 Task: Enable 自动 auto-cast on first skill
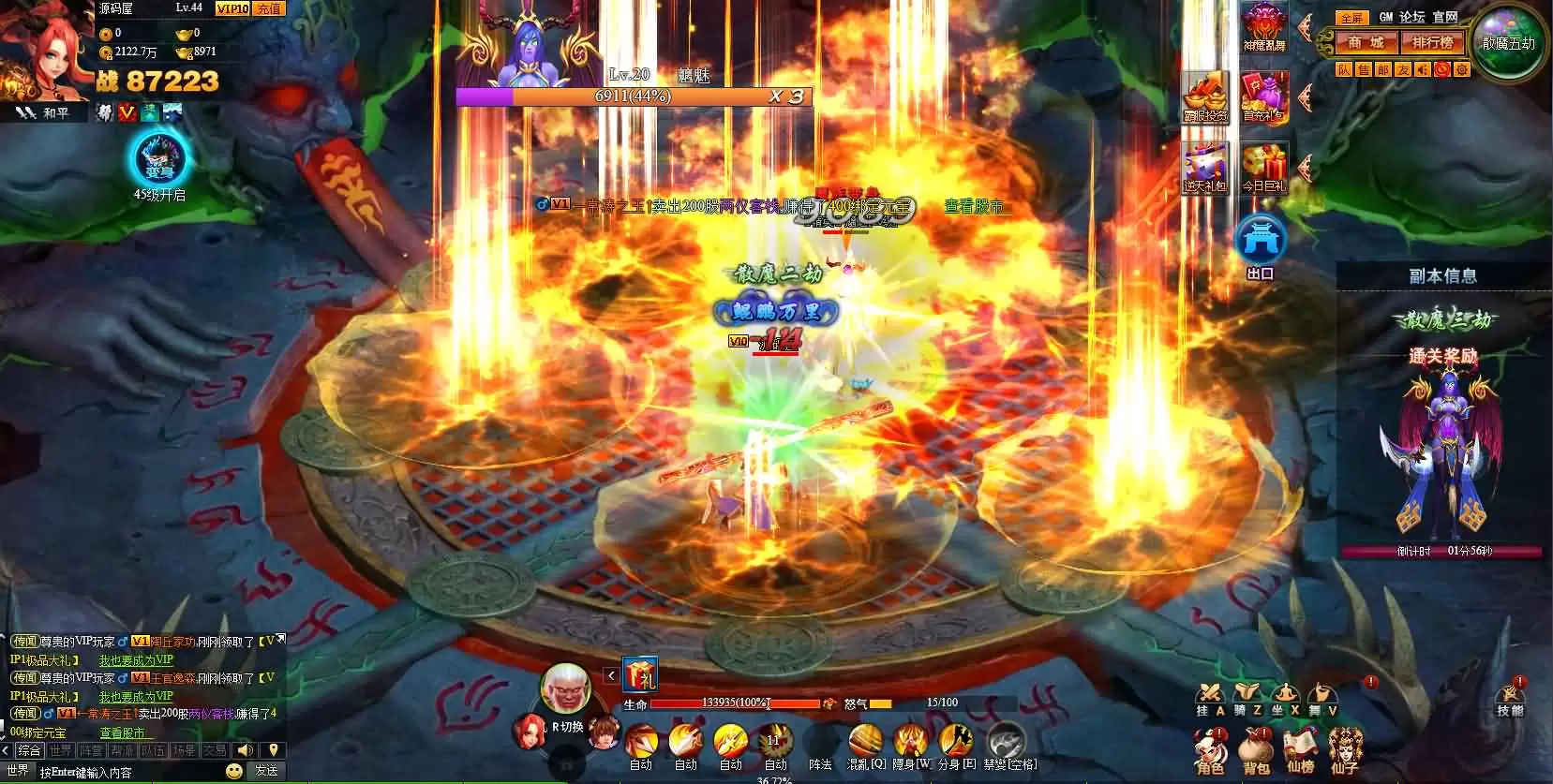640,765
